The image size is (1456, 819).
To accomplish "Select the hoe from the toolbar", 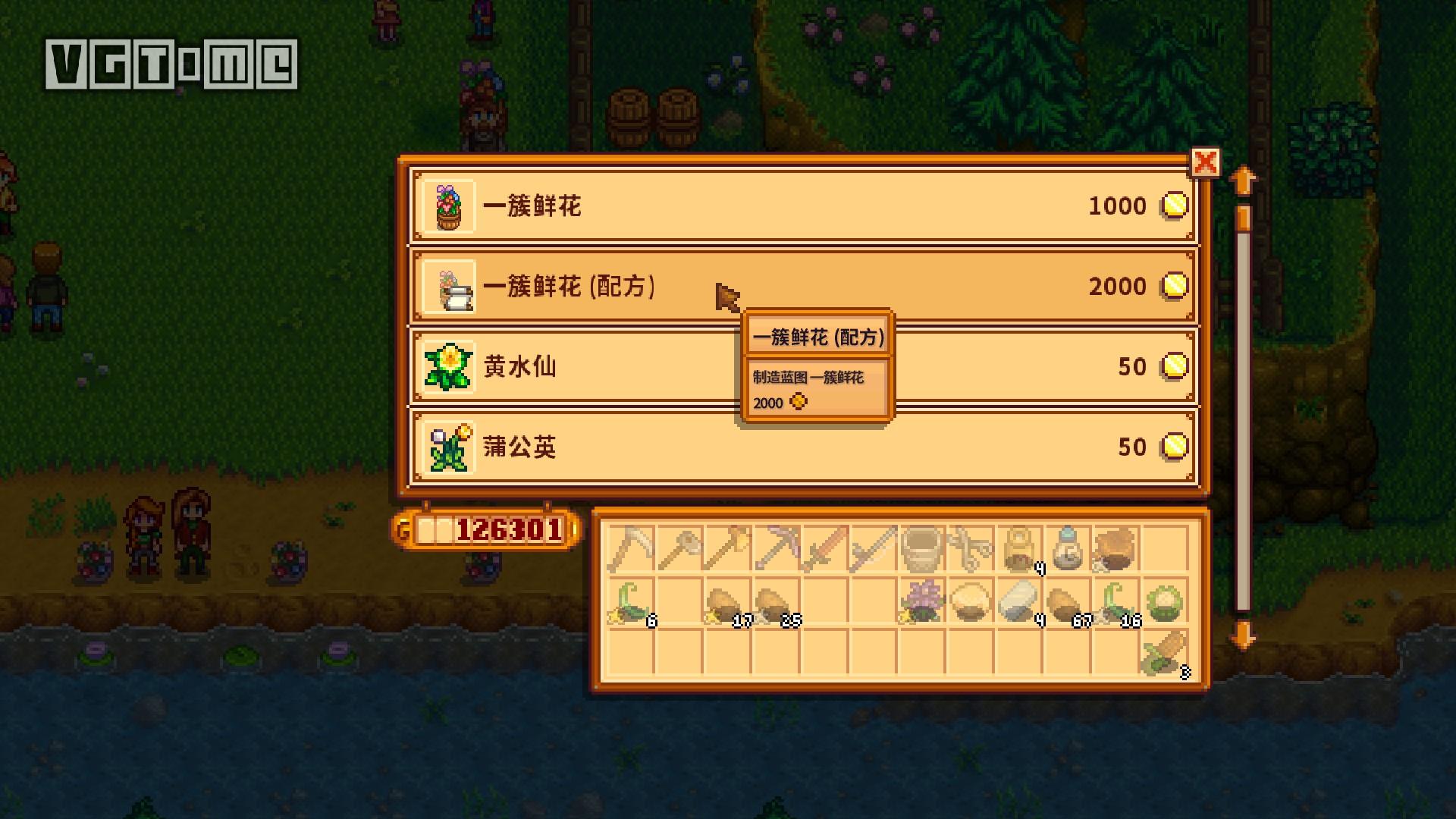I will click(679, 549).
